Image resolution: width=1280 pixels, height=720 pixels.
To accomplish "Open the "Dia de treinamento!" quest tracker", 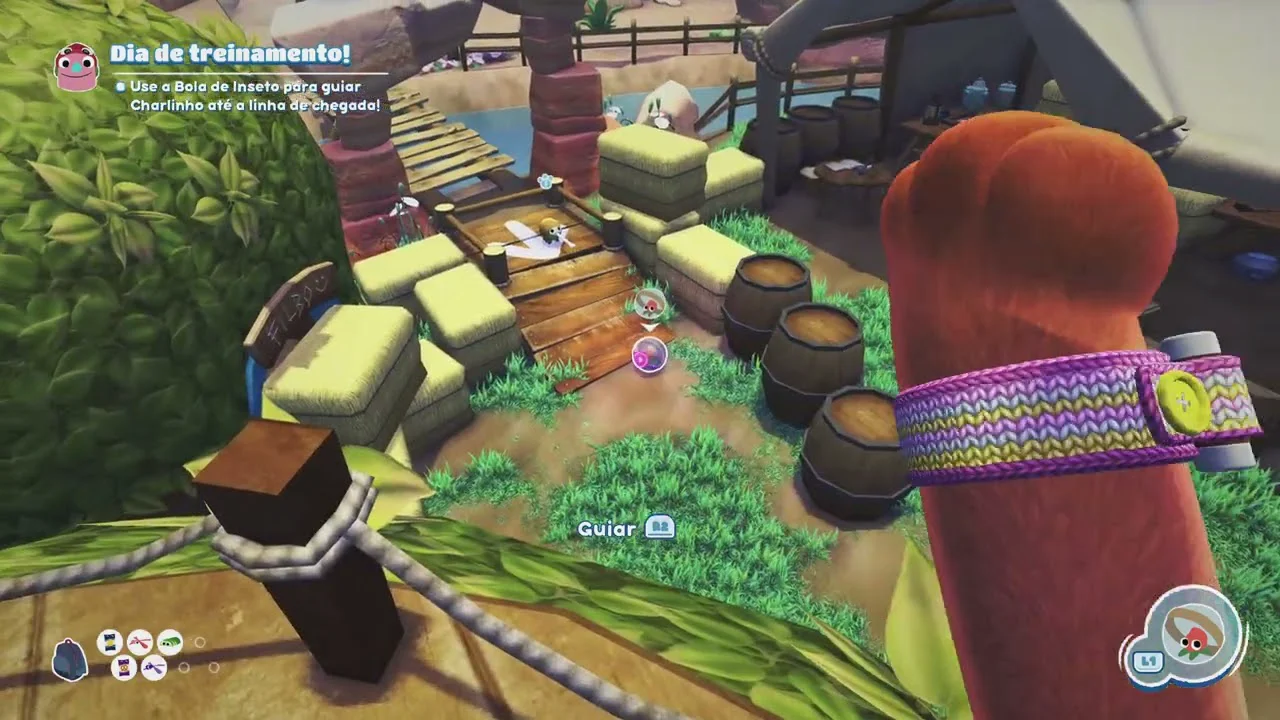I will (x=230, y=54).
